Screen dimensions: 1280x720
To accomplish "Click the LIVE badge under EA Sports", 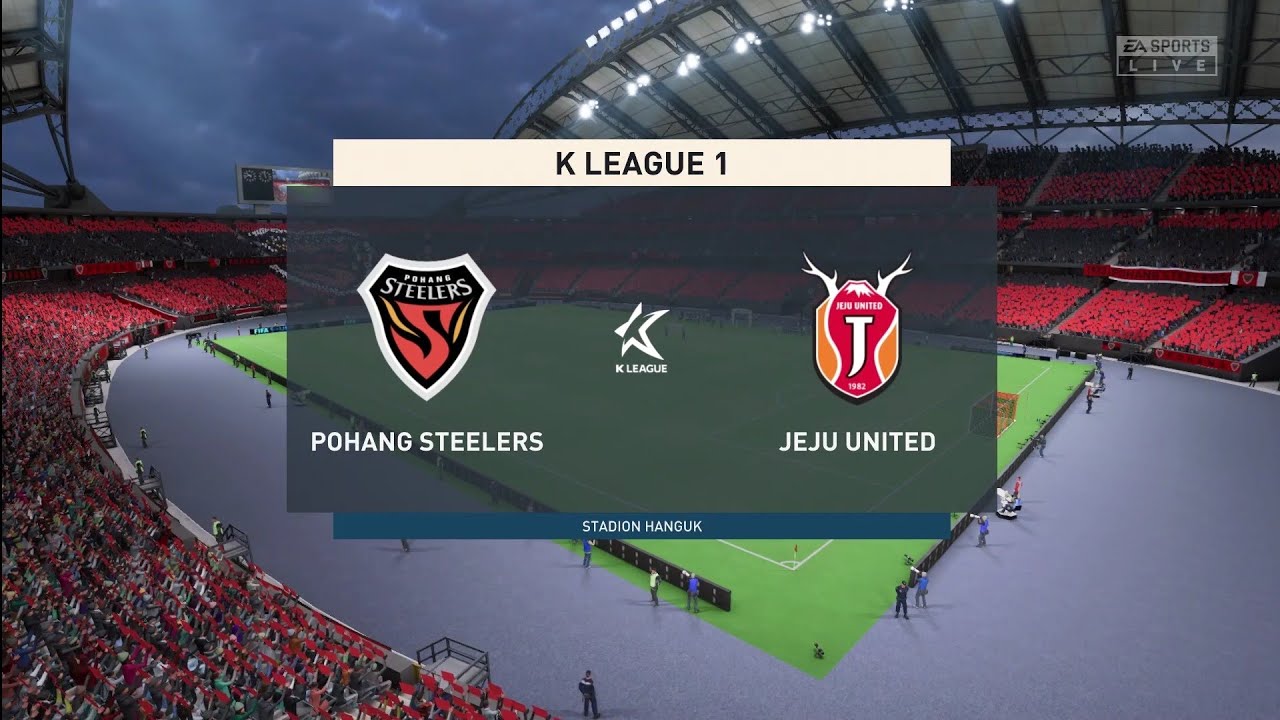I will click(1166, 63).
